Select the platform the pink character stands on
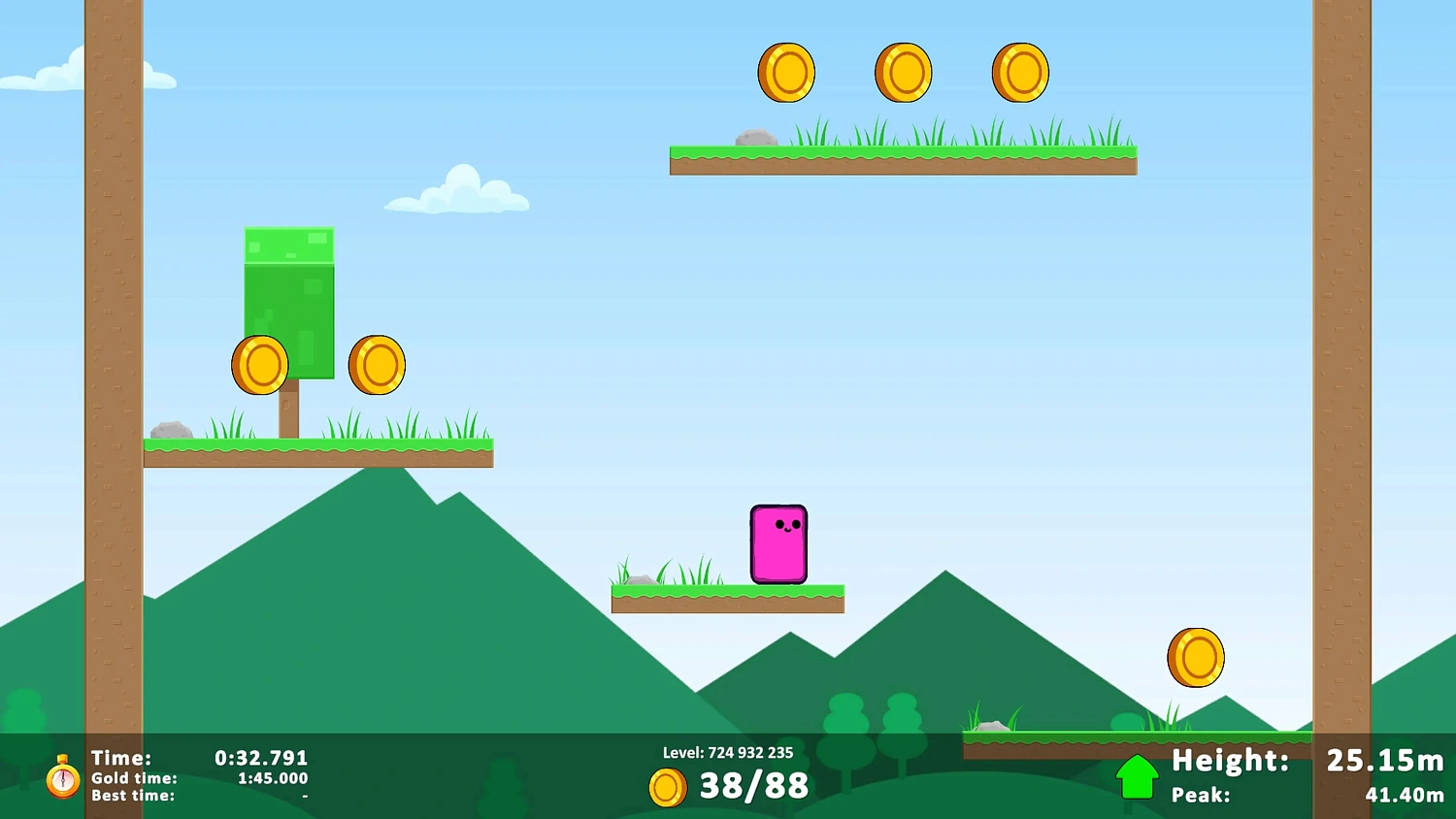The width and height of the screenshot is (1456, 819). pos(727,597)
